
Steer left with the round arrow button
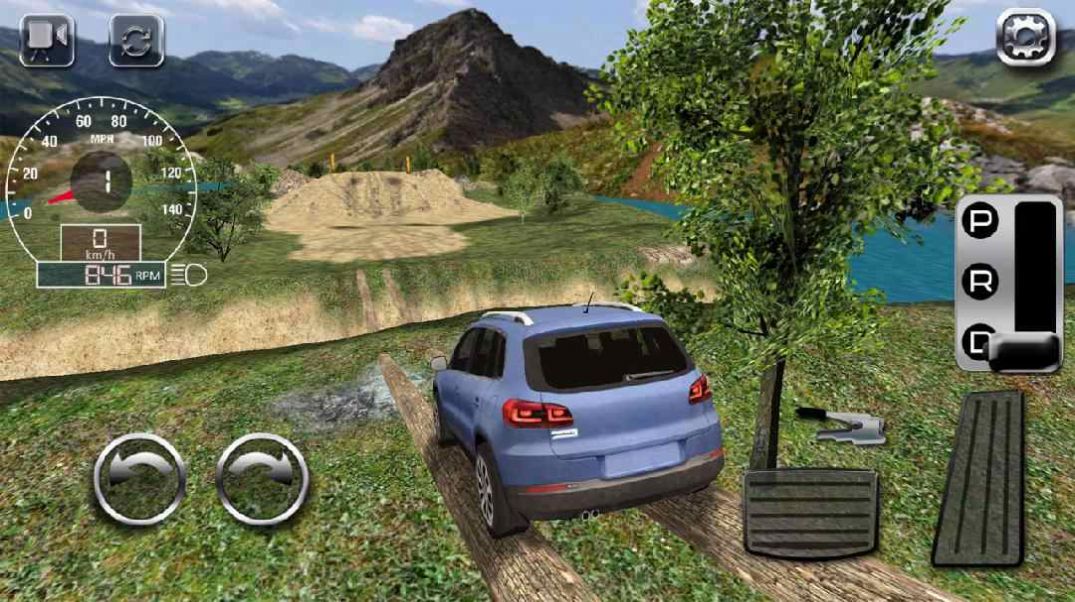click(139, 478)
